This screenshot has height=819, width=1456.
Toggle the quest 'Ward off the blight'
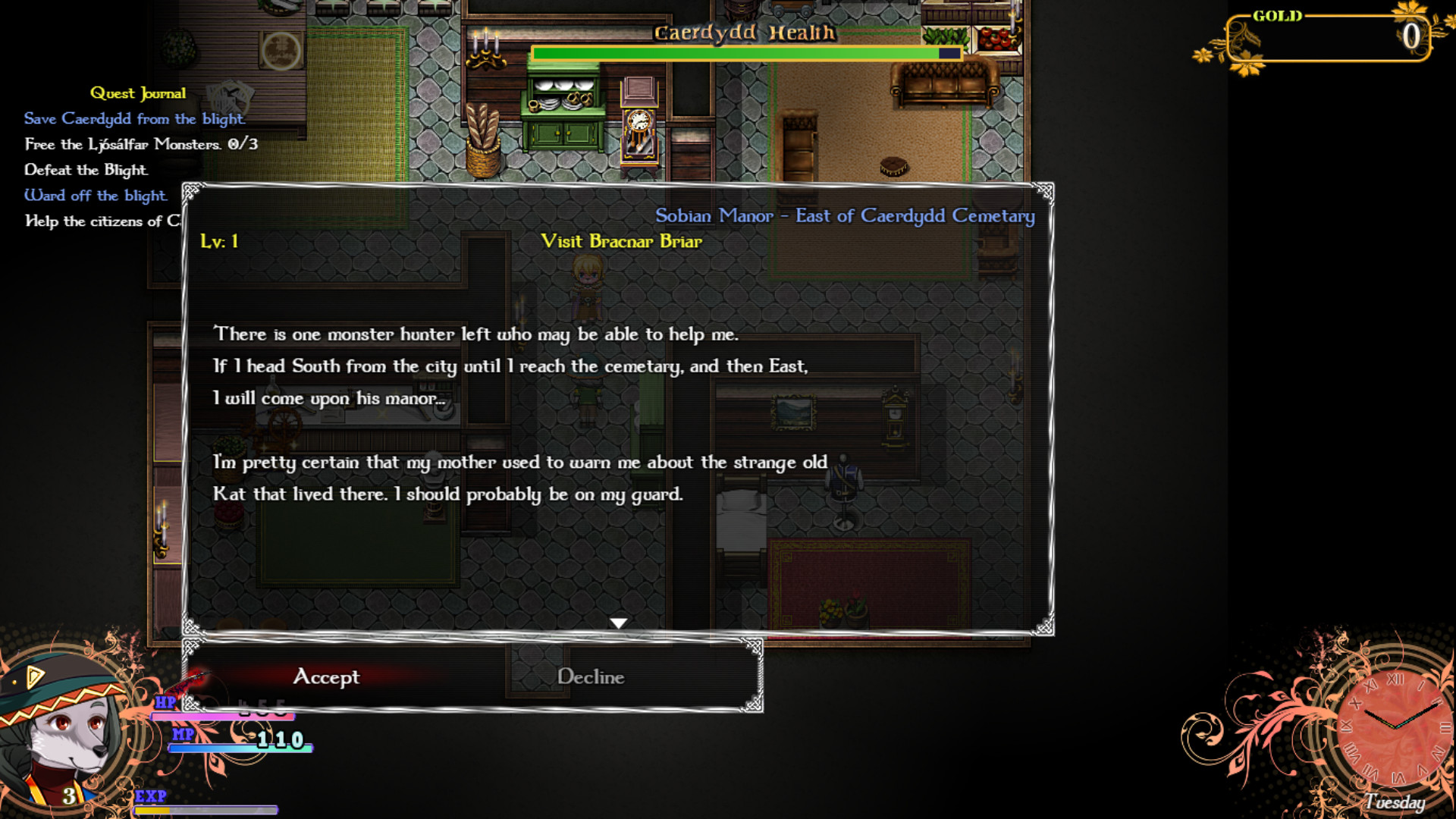tap(95, 196)
